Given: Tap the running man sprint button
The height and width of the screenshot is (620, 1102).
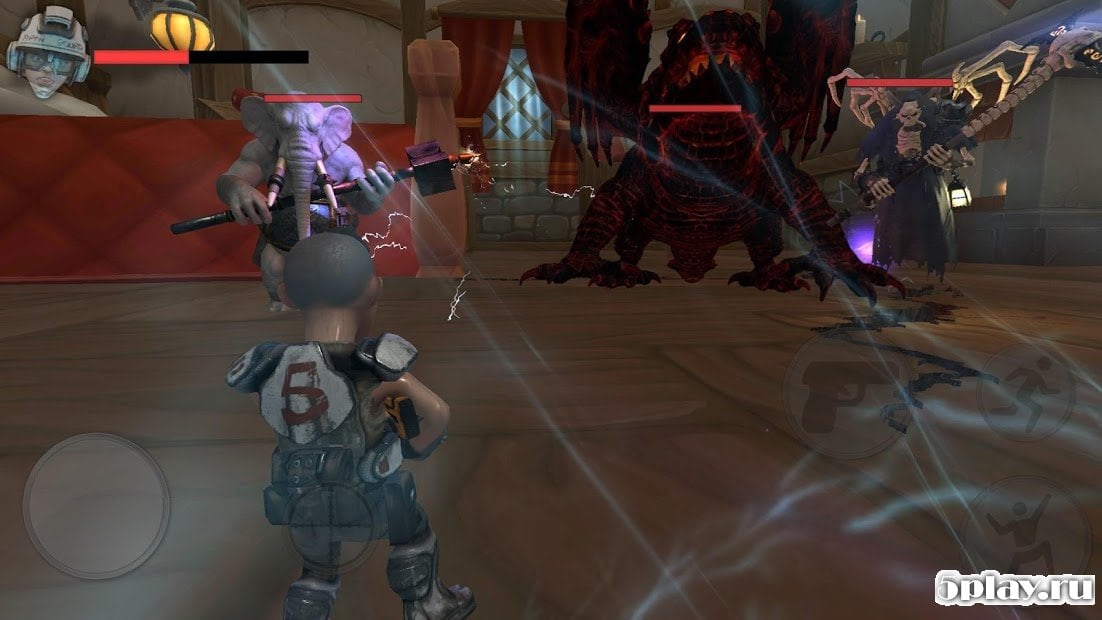Looking at the screenshot, I should point(1025,392).
